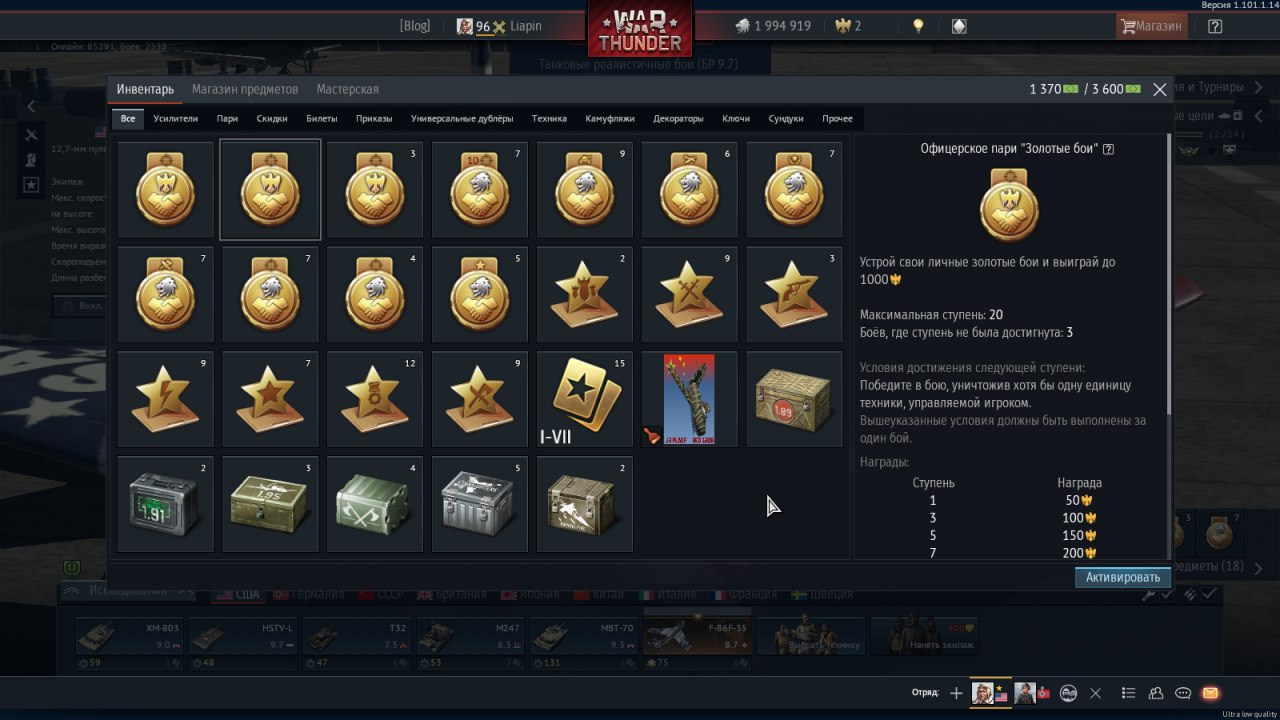Filter by Универсальные дублёры
Image resolution: width=1280 pixels, height=720 pixels.
coord(462,118)
